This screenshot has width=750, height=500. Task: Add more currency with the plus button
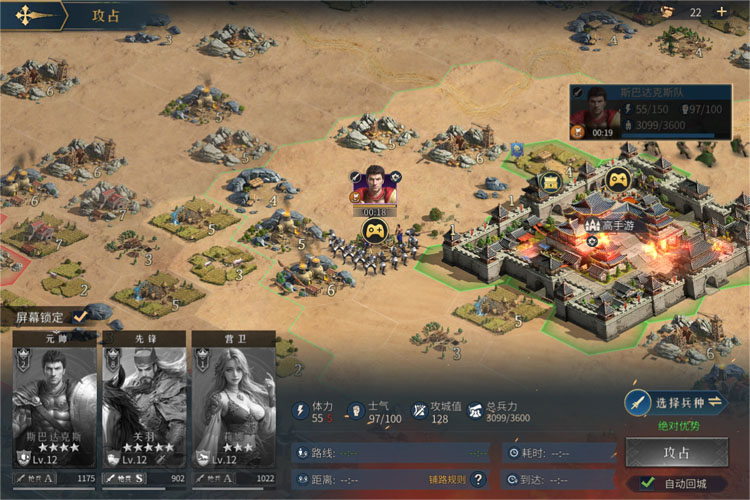[722, 12]
